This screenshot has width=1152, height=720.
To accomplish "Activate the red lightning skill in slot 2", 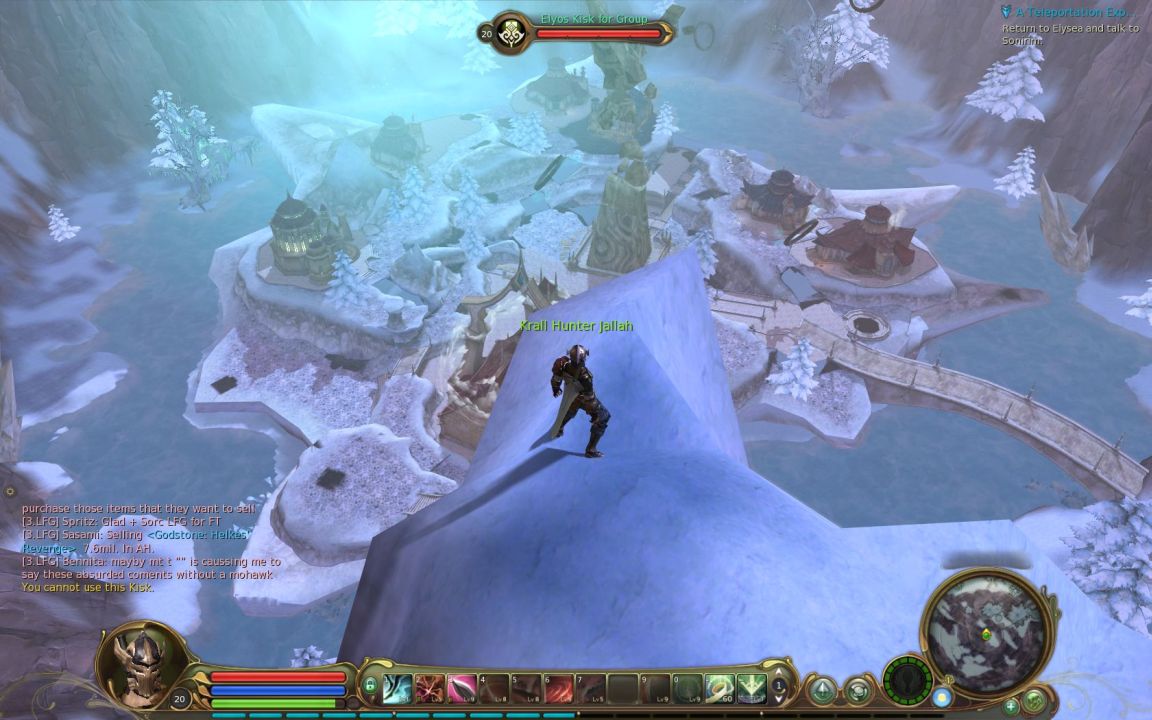I will (x=429, y=687).
